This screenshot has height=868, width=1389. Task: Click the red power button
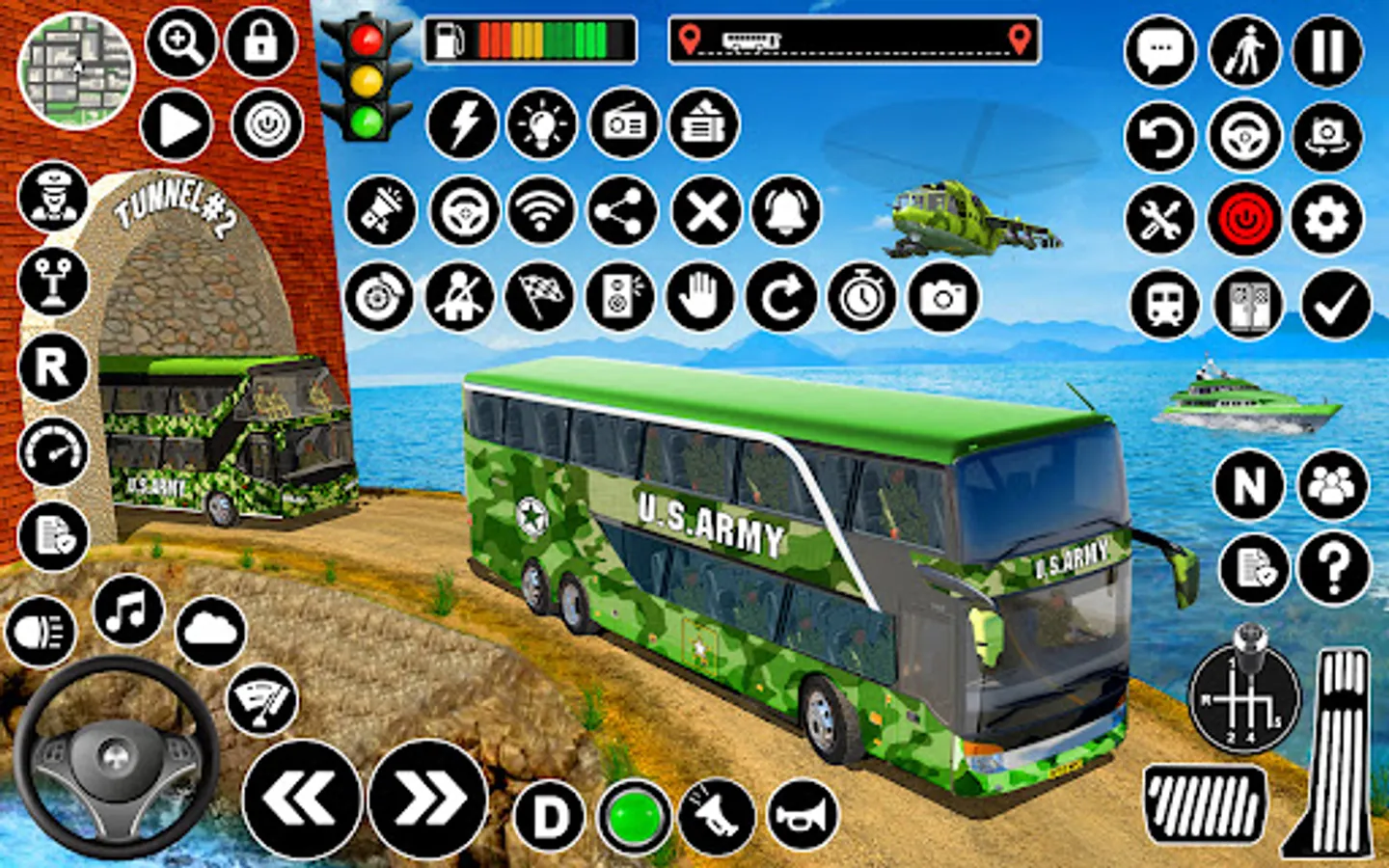click(x=1244, y=220)
